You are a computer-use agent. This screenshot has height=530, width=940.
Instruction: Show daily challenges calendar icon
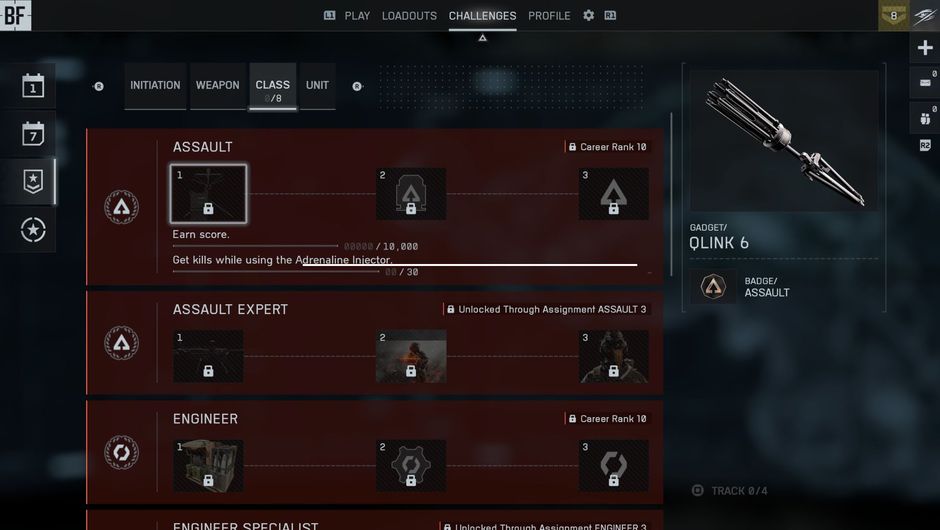pyautogui.click(x=33, y=86)
